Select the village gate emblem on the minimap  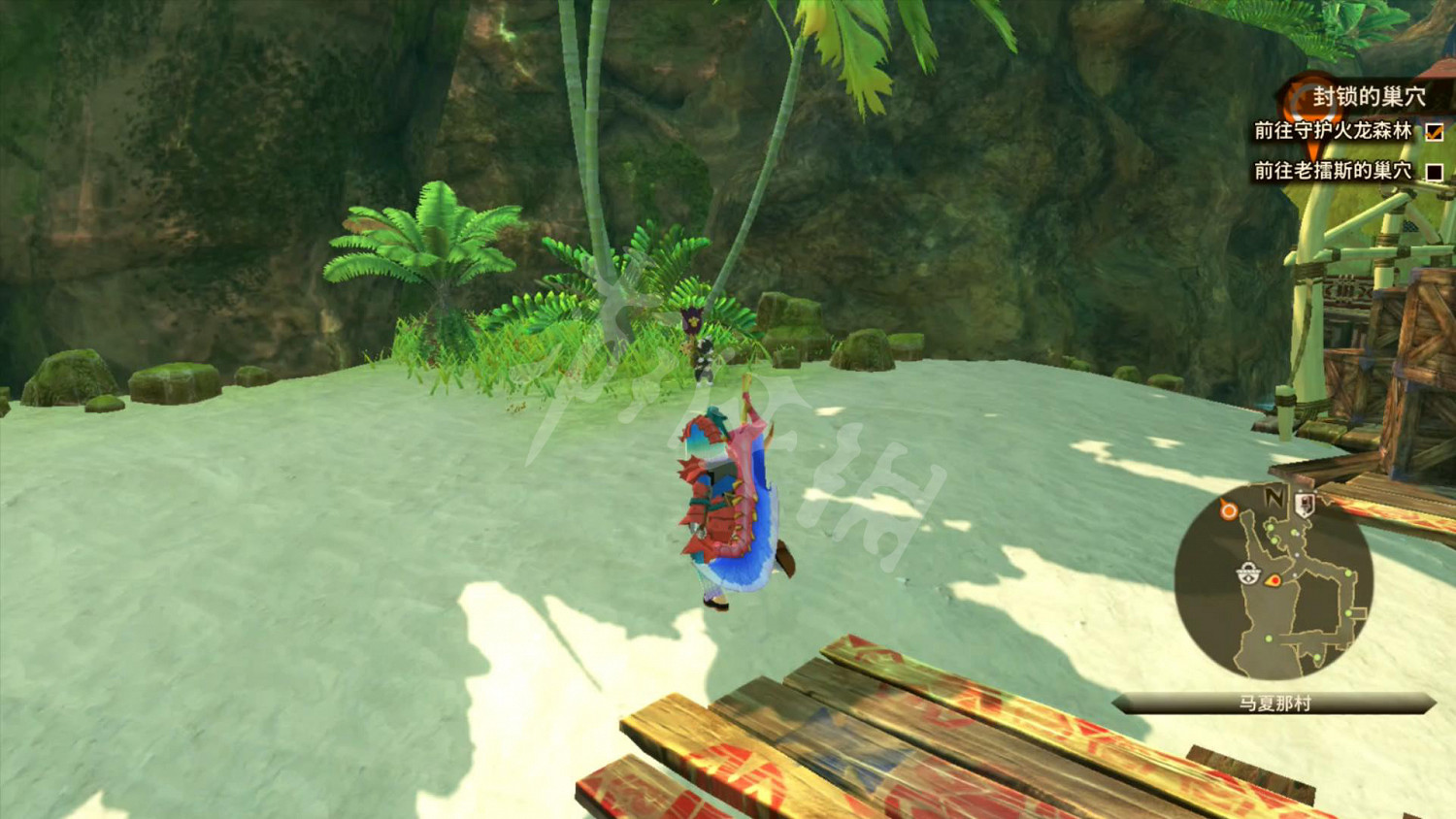pos(1248,573)
